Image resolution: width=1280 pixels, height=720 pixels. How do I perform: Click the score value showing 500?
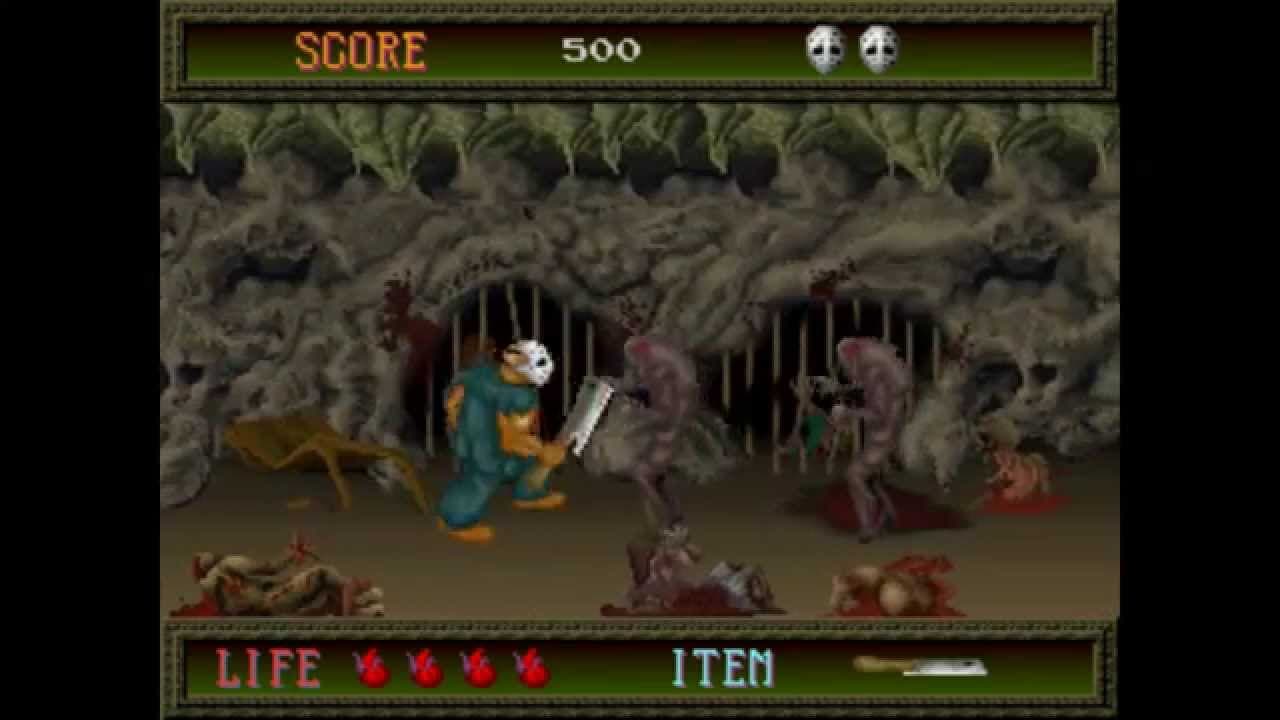[x=600, y=48]
